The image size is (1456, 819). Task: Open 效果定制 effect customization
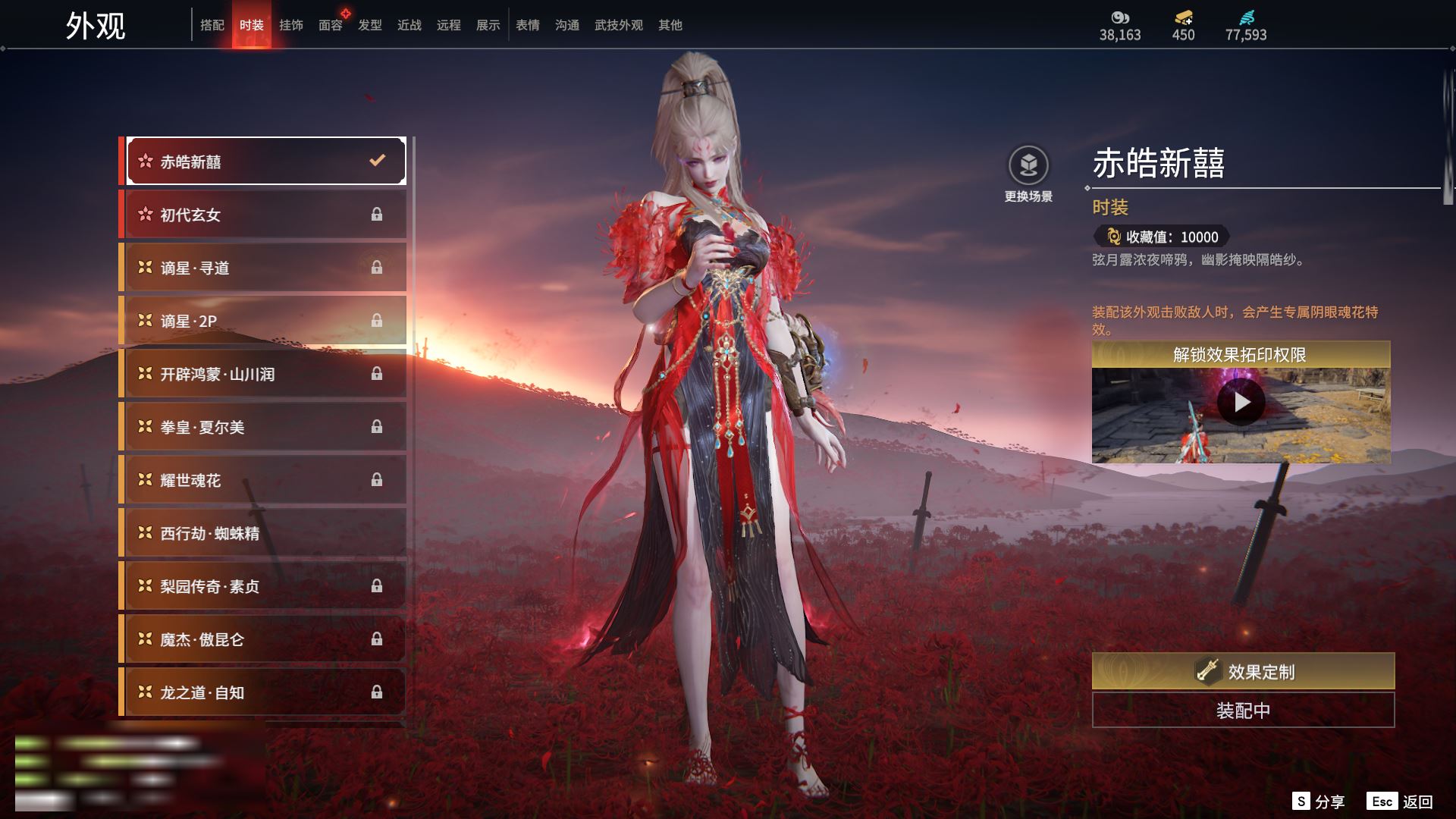[1243, 671]
